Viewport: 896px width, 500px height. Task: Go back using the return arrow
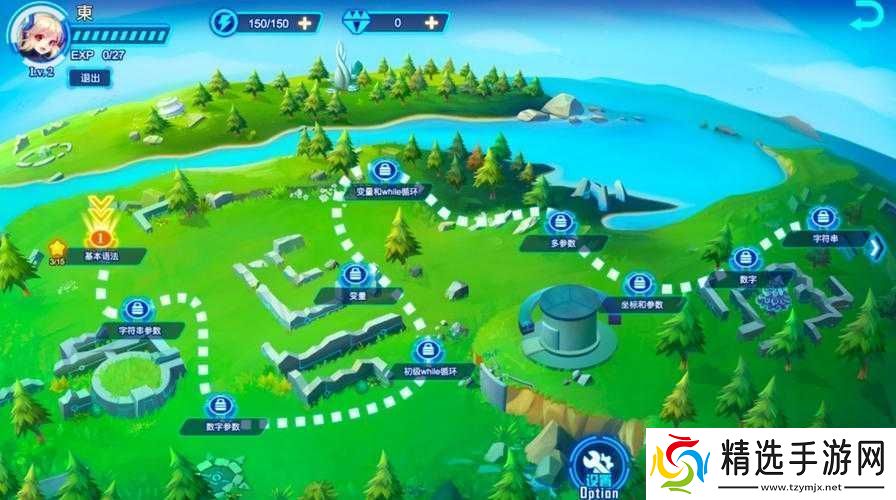[x=865, y=18]
